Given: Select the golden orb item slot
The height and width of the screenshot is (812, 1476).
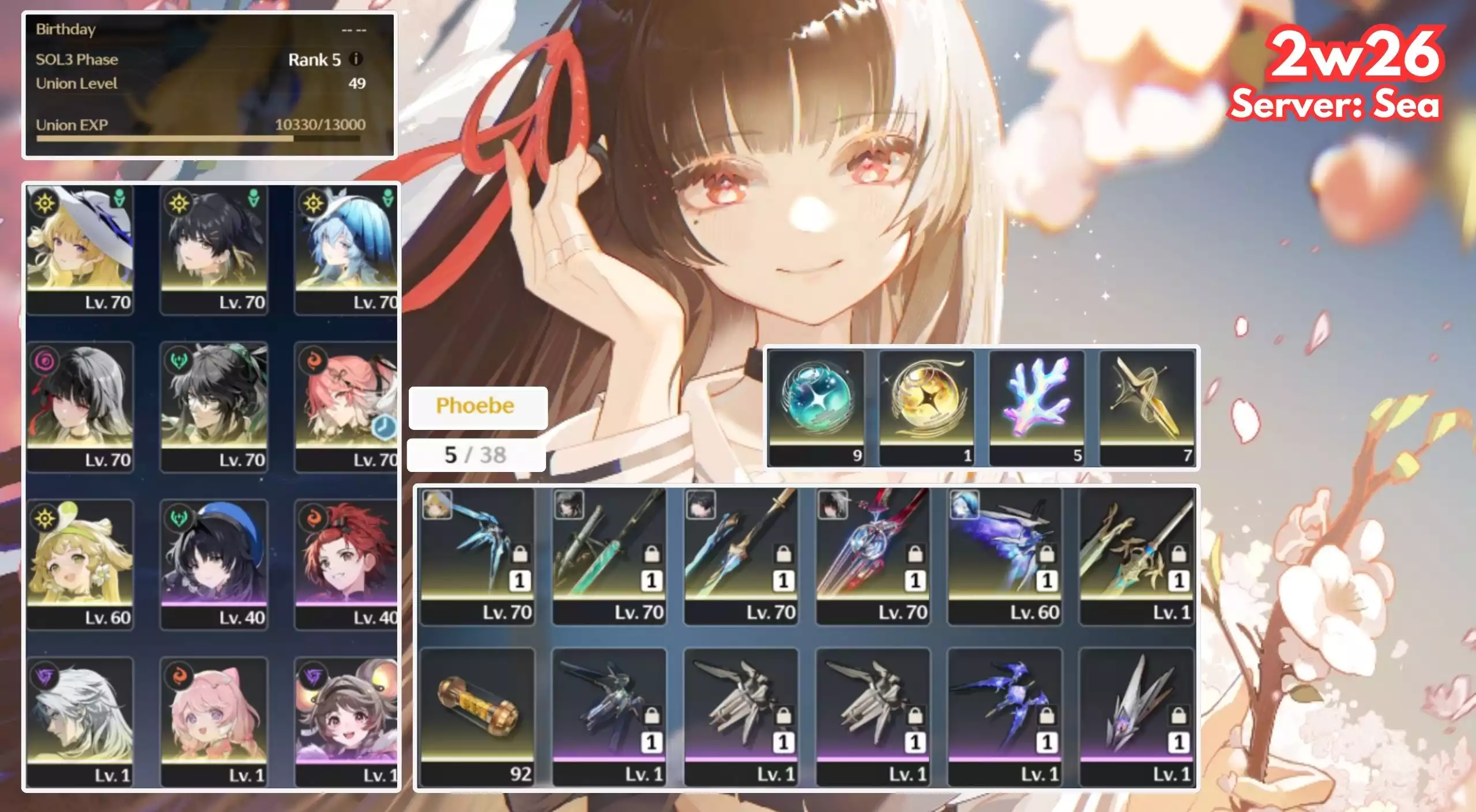Looking at the screenshot, I should 927,407.
